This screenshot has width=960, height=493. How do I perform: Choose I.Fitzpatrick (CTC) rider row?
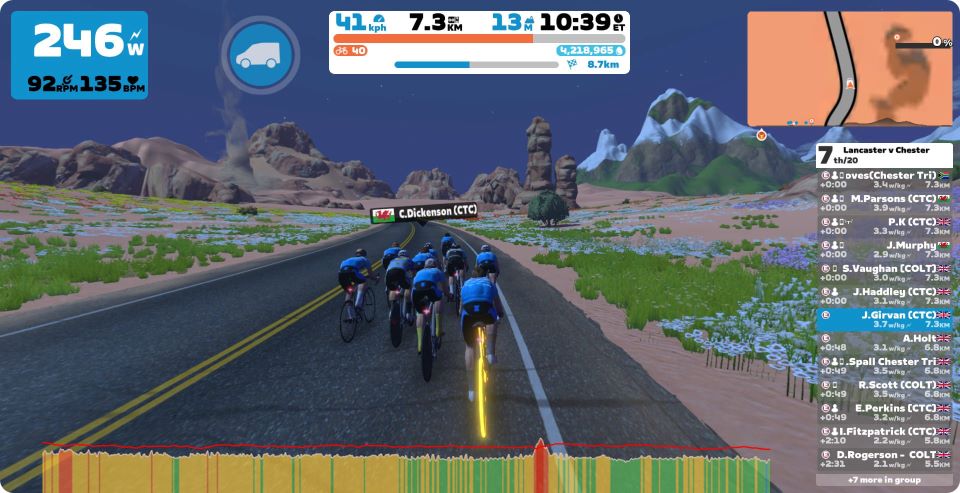tap(884, 435)
